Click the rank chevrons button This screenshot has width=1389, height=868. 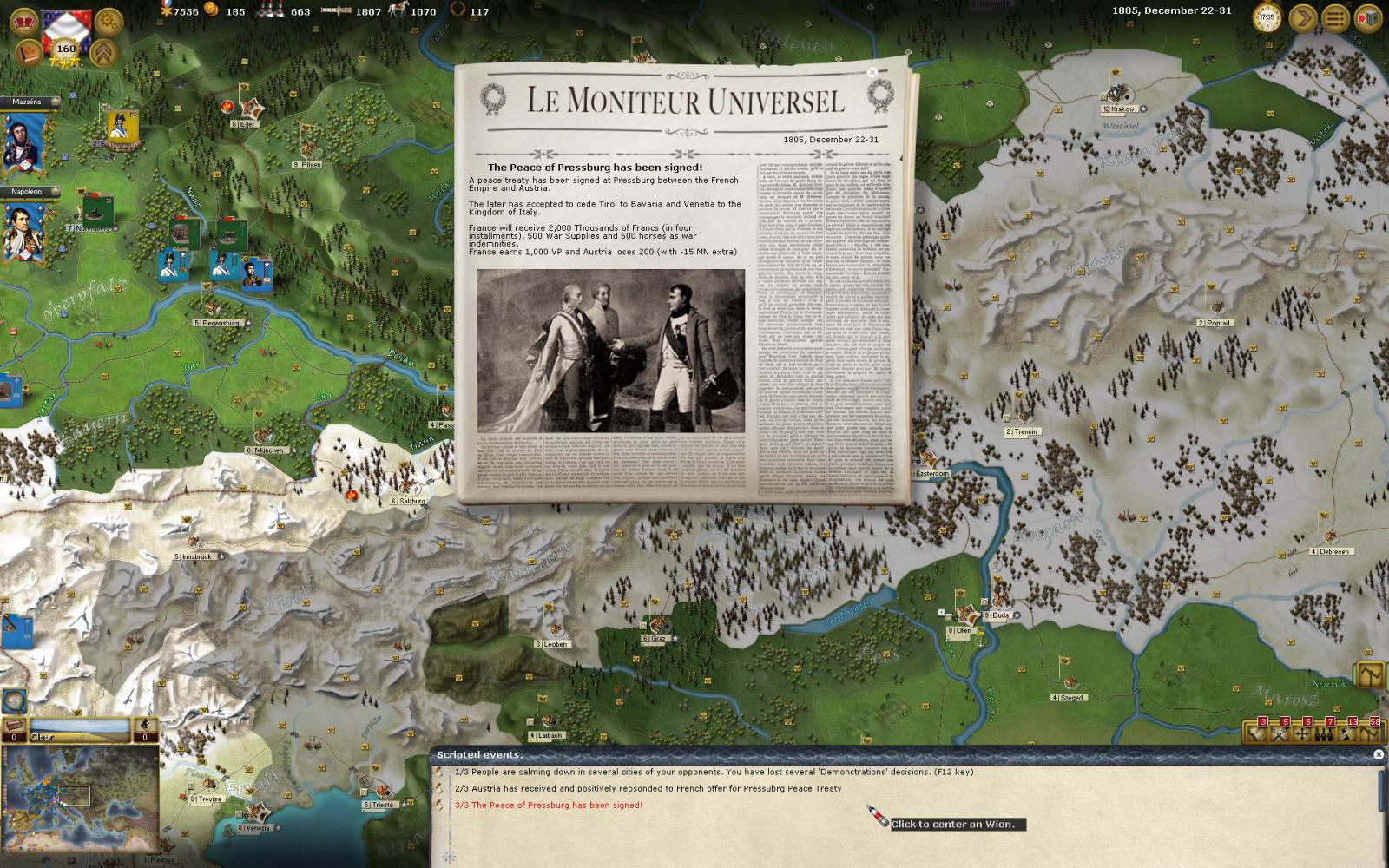(104, 53)
